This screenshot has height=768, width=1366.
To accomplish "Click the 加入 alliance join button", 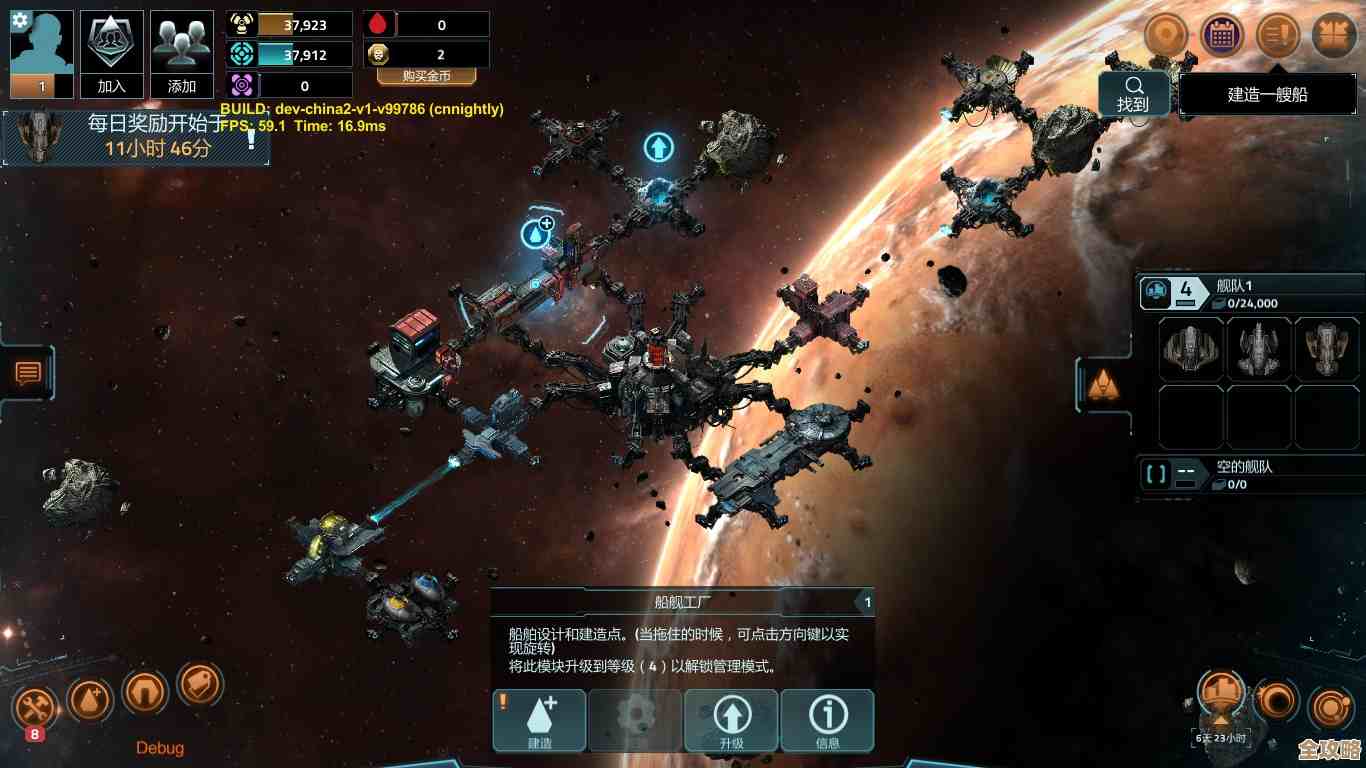I will point(111,55).
